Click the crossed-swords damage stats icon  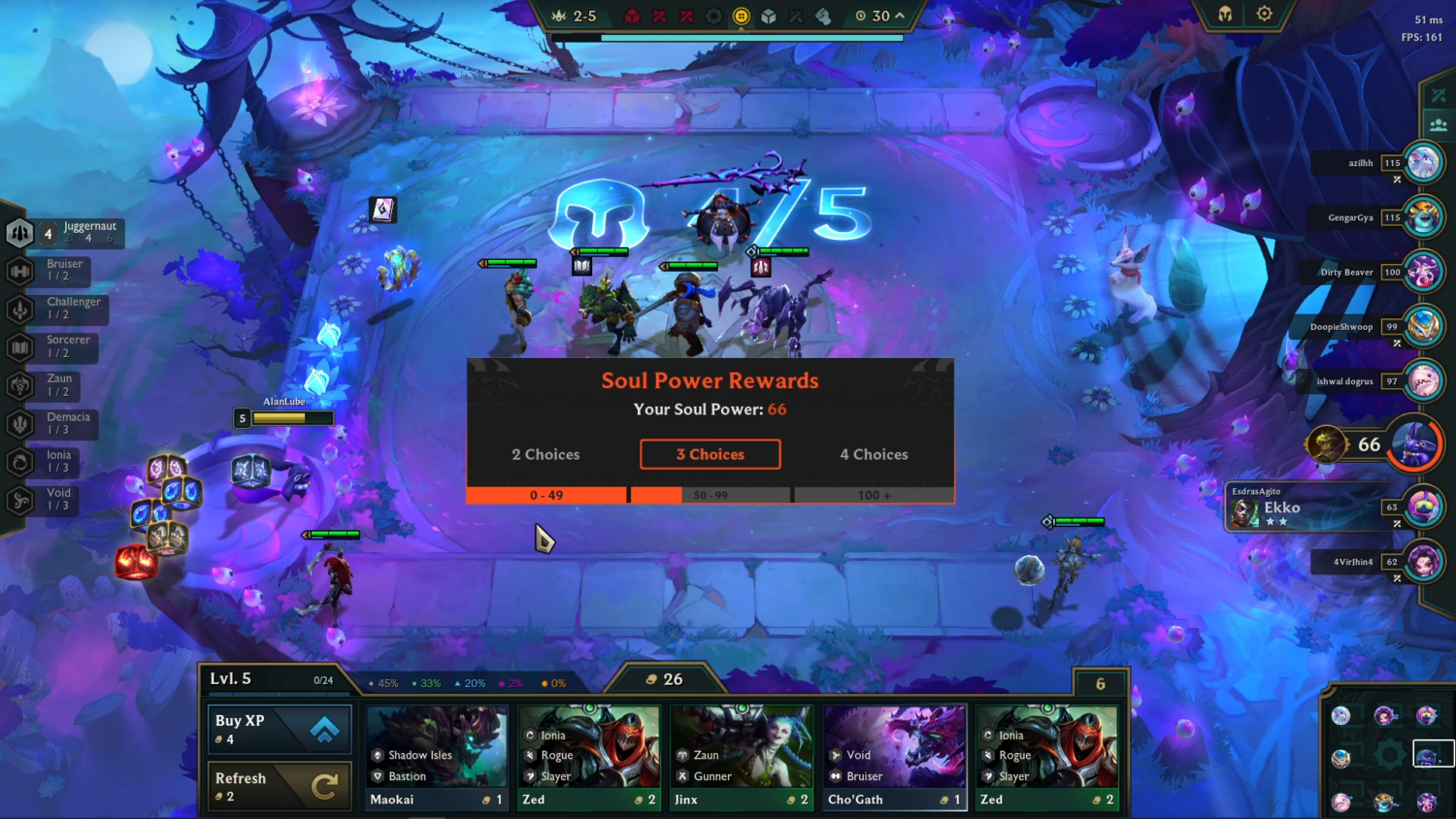(1440, 94)
